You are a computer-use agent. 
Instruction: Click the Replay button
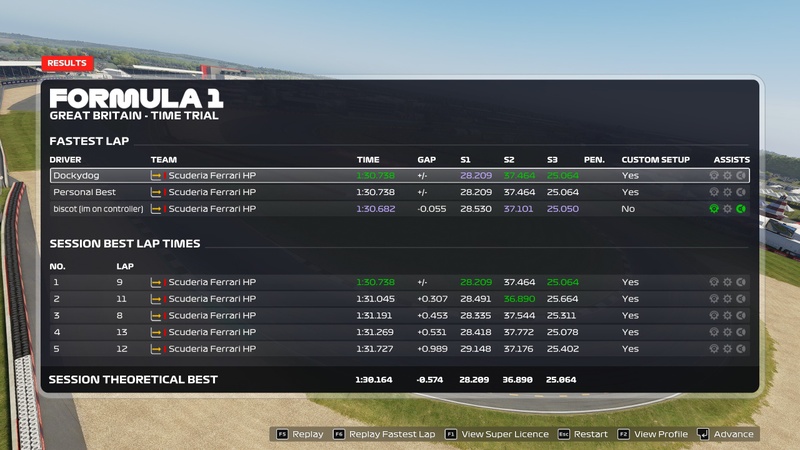tap(300, 435)
